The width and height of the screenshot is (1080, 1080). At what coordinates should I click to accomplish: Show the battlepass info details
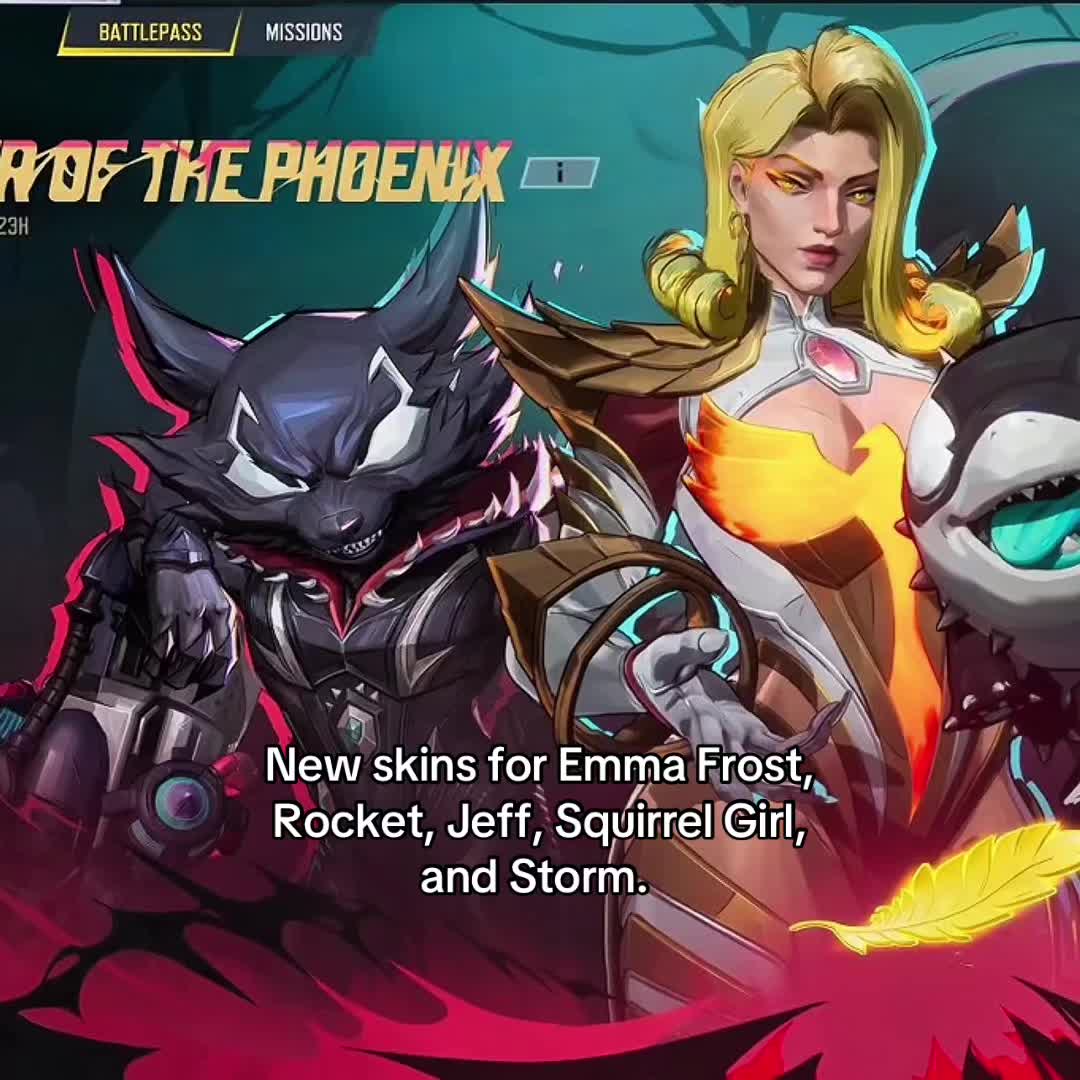pyautogui.click(x=560, y=172)
